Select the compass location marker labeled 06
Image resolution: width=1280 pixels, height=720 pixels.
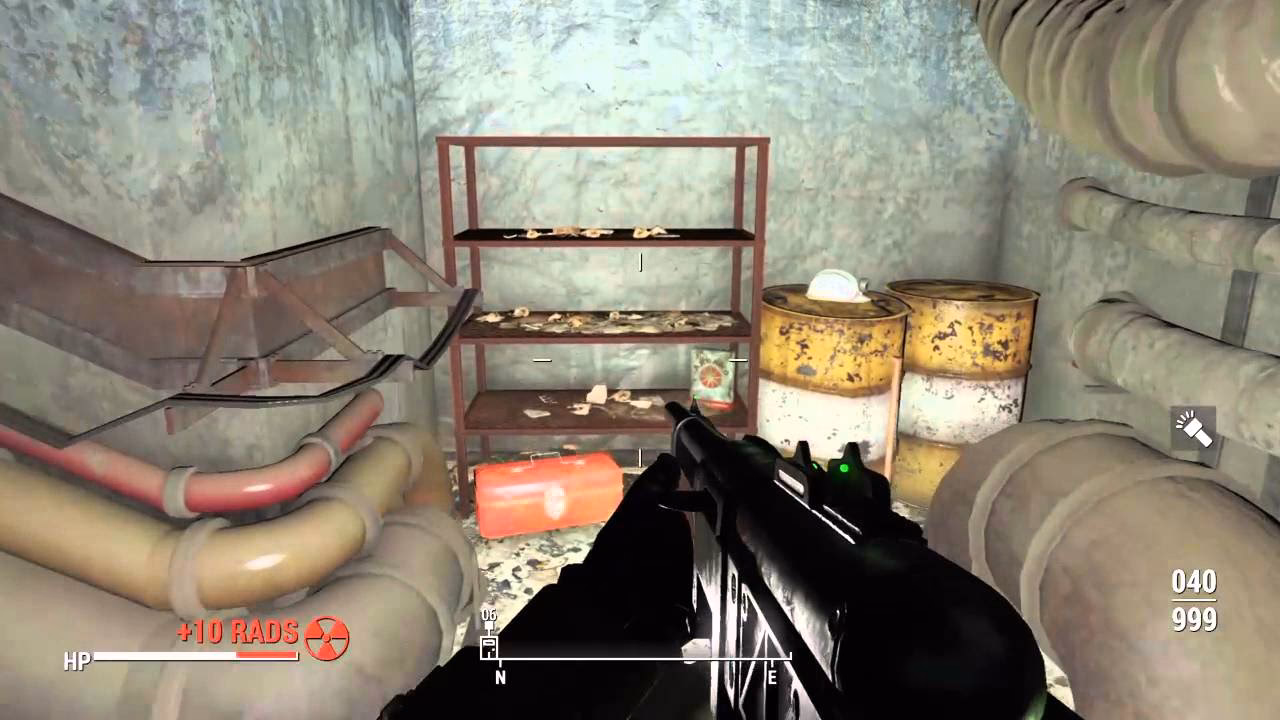tap(489, 643)
